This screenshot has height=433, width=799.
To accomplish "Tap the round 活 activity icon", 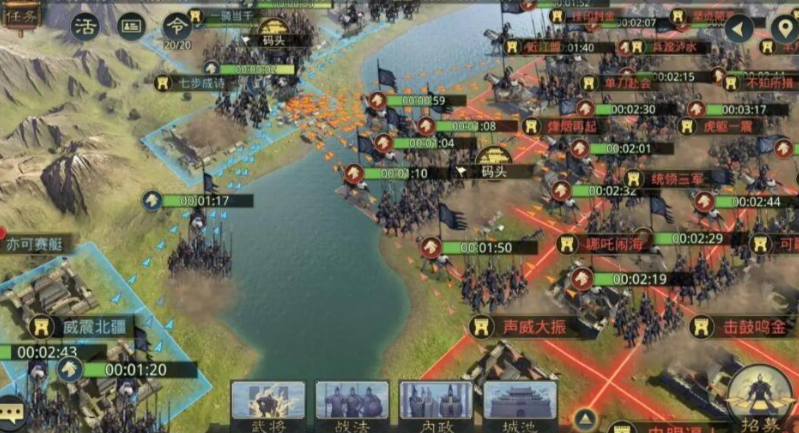I will [85, 26].
